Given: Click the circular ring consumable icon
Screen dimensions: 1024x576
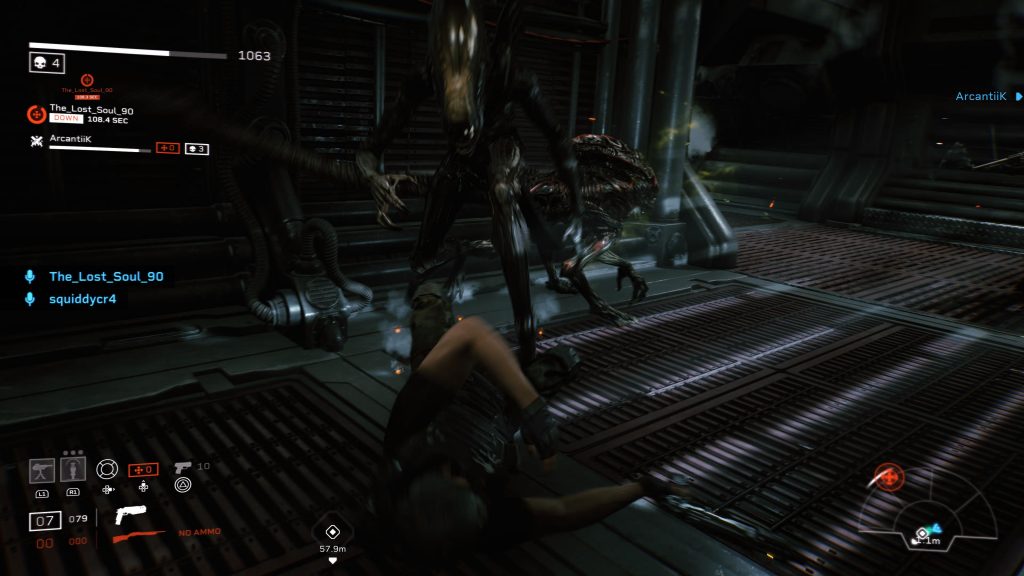Looking at the screenshot, I should (x=106, y=468).
